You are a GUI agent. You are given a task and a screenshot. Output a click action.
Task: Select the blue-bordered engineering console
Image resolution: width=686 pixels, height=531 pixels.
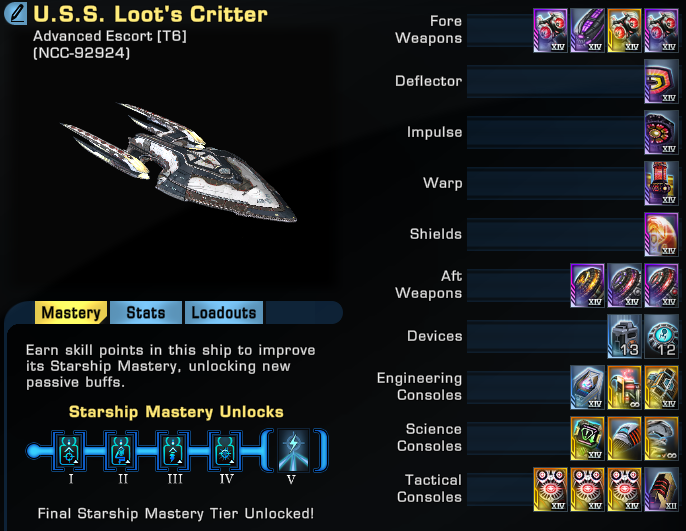click(x=587, y=387)
